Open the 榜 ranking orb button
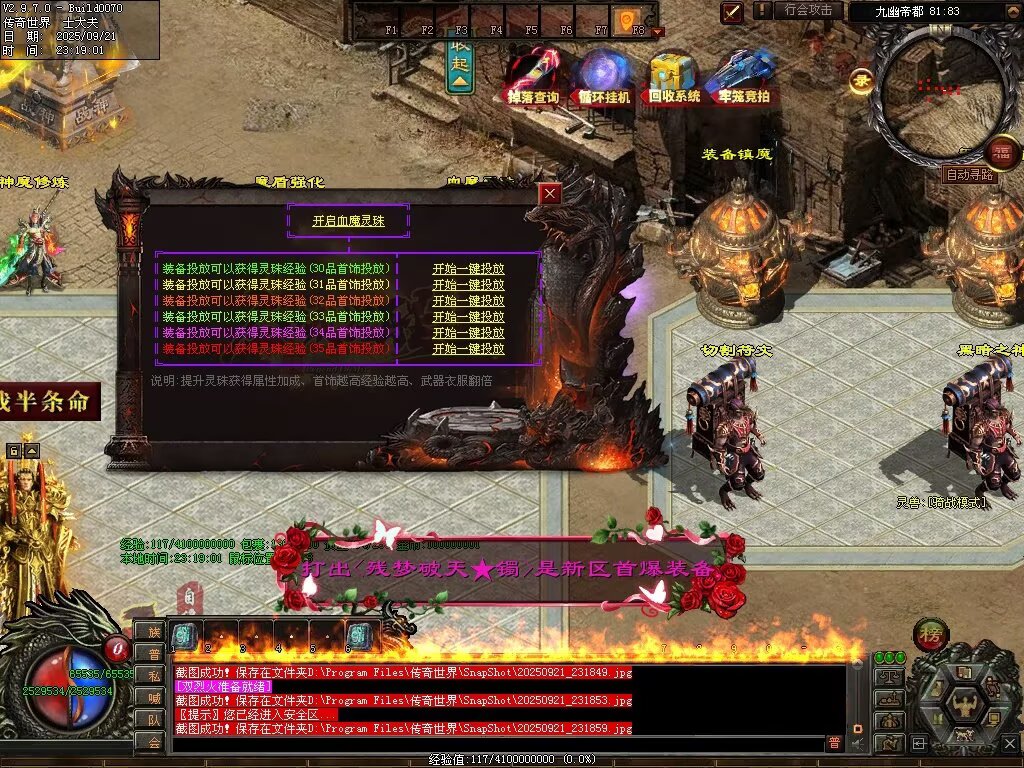 point(931,635)
